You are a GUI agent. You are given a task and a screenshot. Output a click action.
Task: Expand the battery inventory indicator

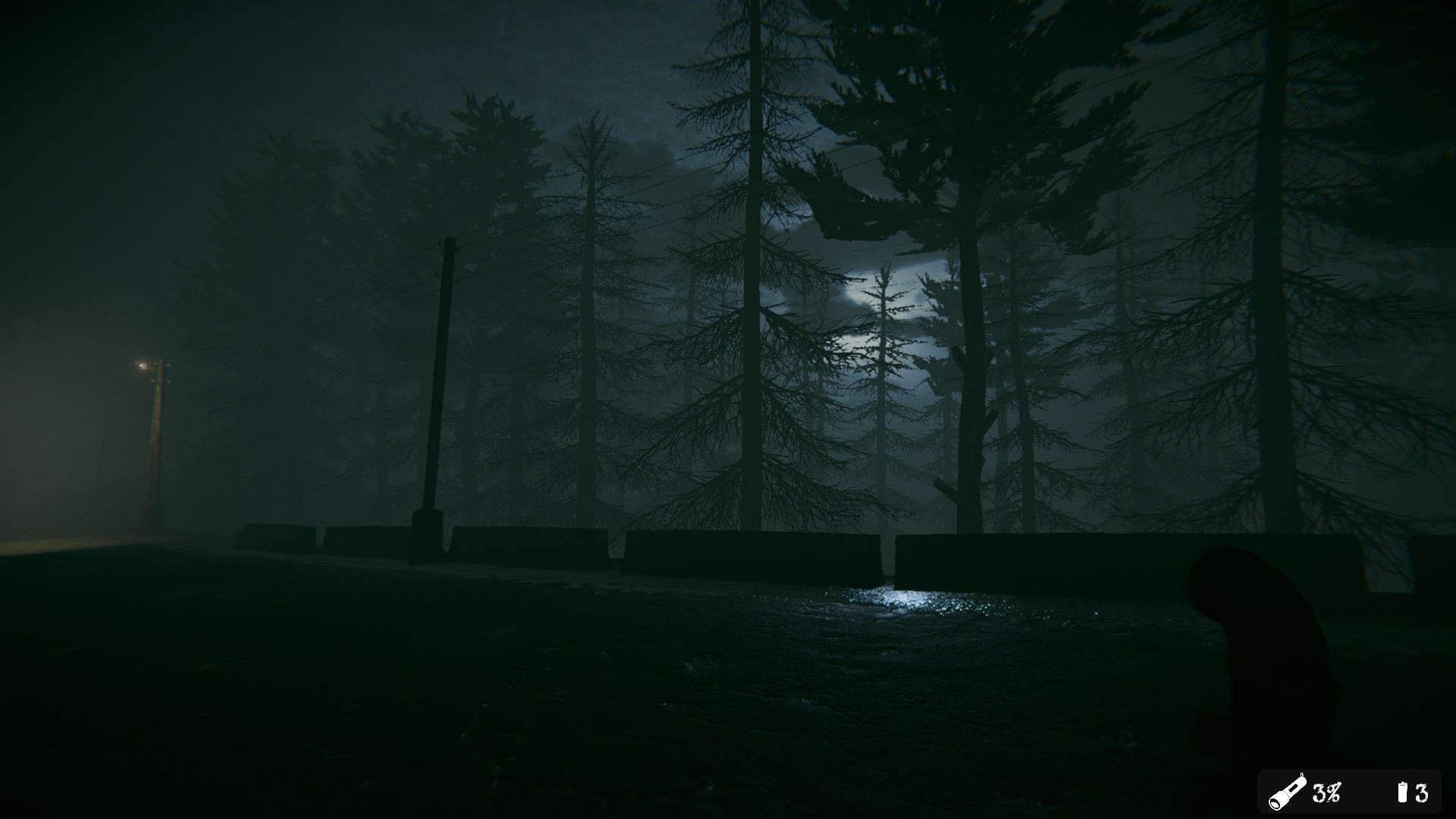click(x=1402, y=793)
